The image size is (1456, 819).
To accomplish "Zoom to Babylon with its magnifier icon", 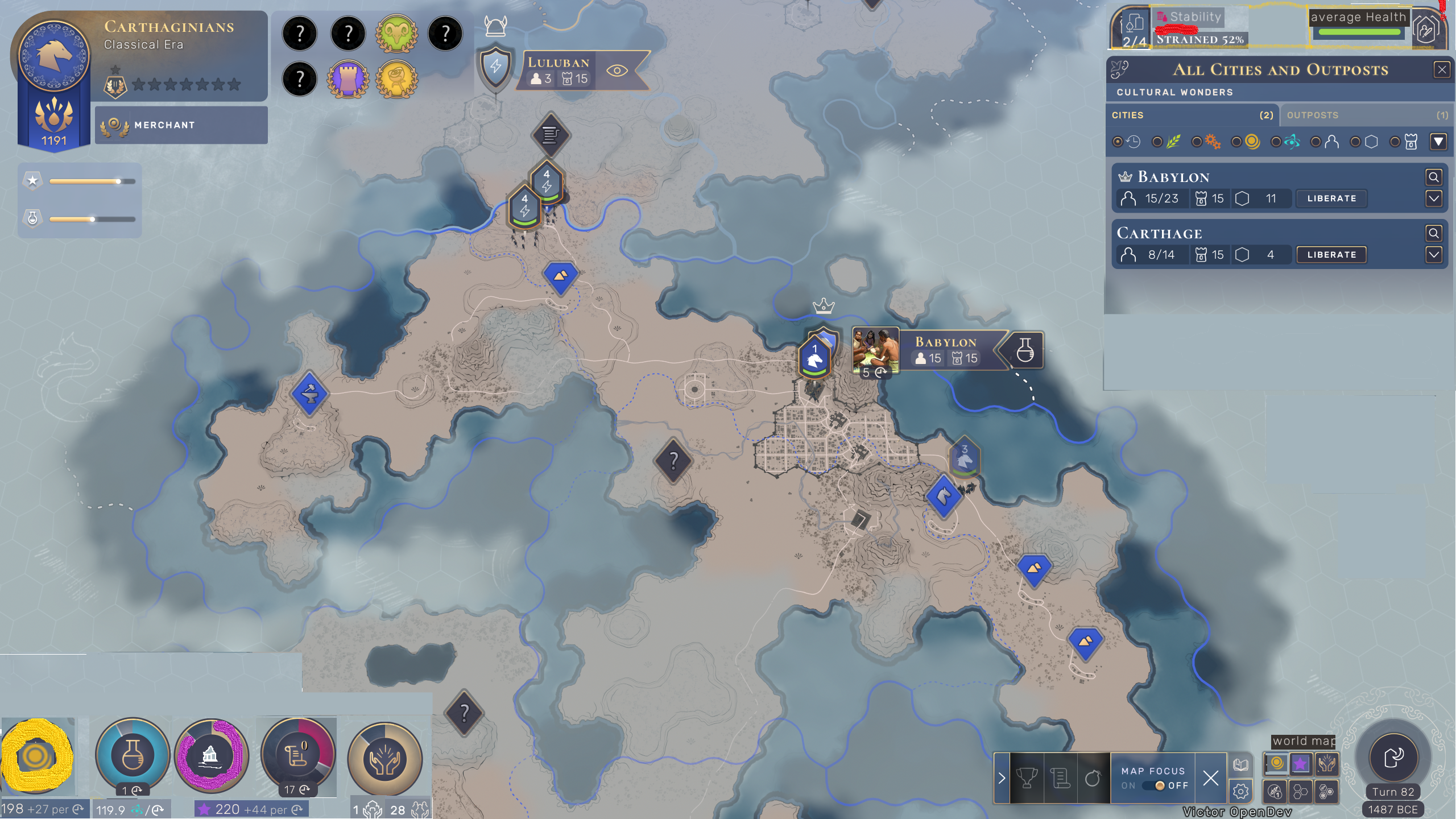I will (1433, 177).
